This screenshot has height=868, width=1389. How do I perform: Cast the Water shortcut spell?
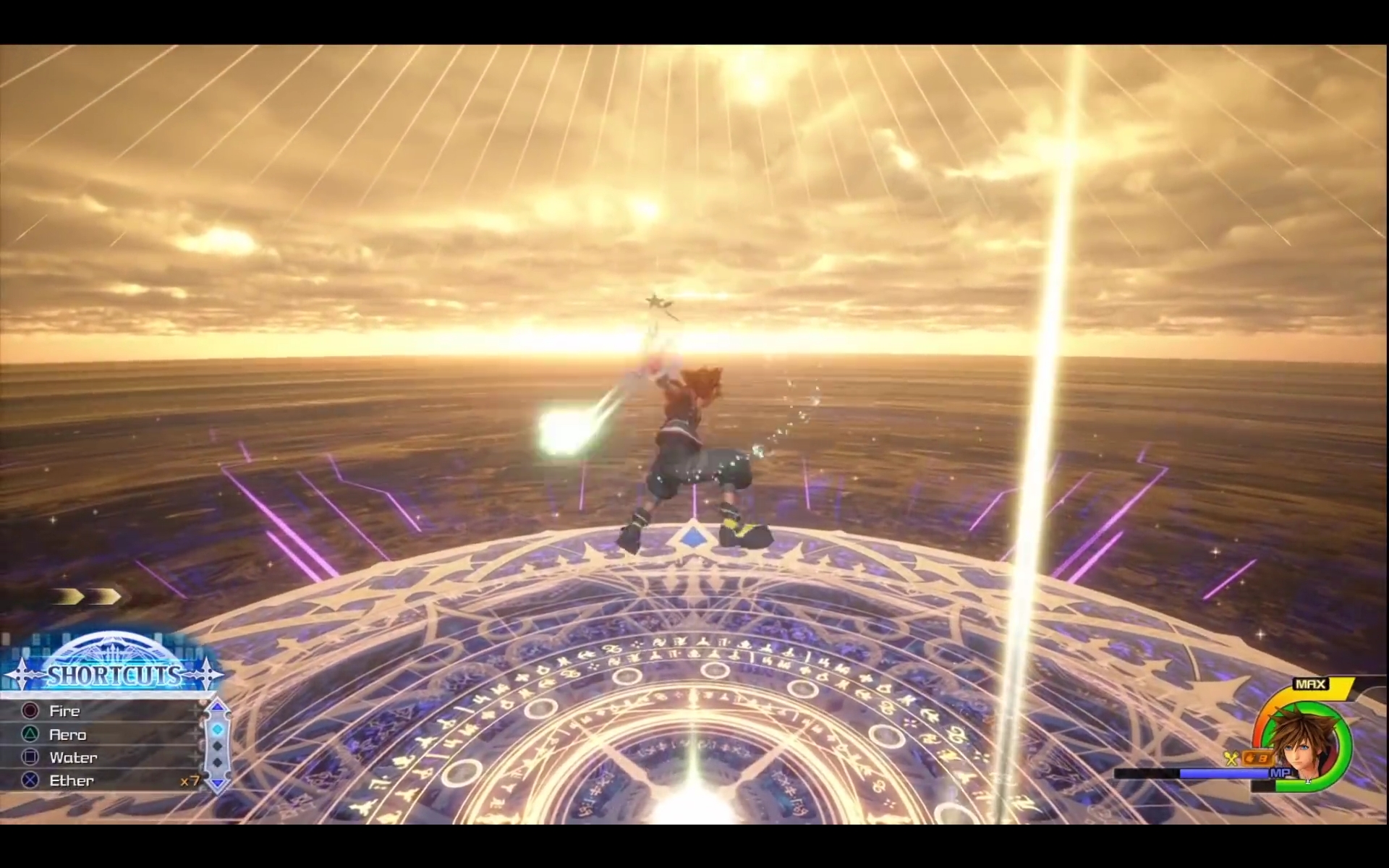point(73,758)
